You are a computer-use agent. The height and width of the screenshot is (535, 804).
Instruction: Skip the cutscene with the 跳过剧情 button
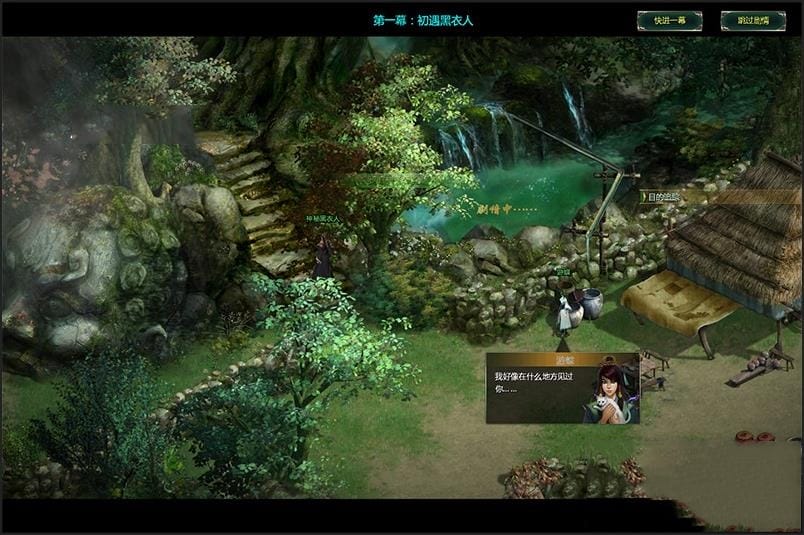[x=752, y=20]
